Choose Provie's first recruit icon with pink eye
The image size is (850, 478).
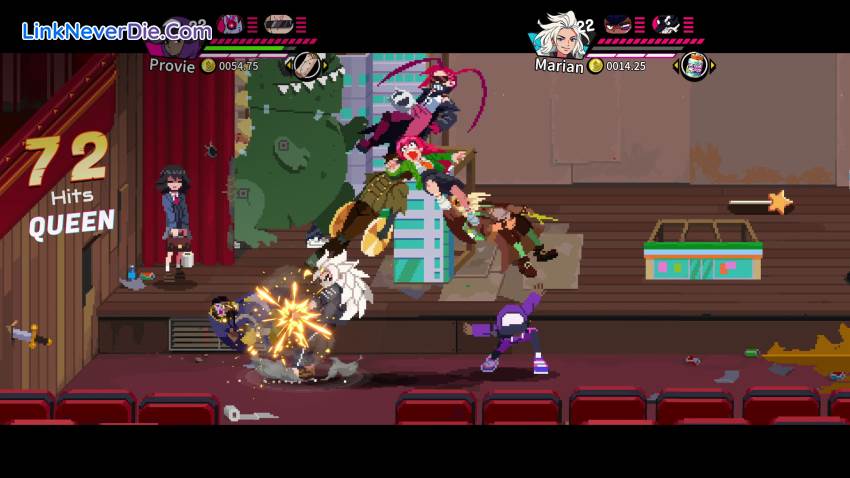230,24
